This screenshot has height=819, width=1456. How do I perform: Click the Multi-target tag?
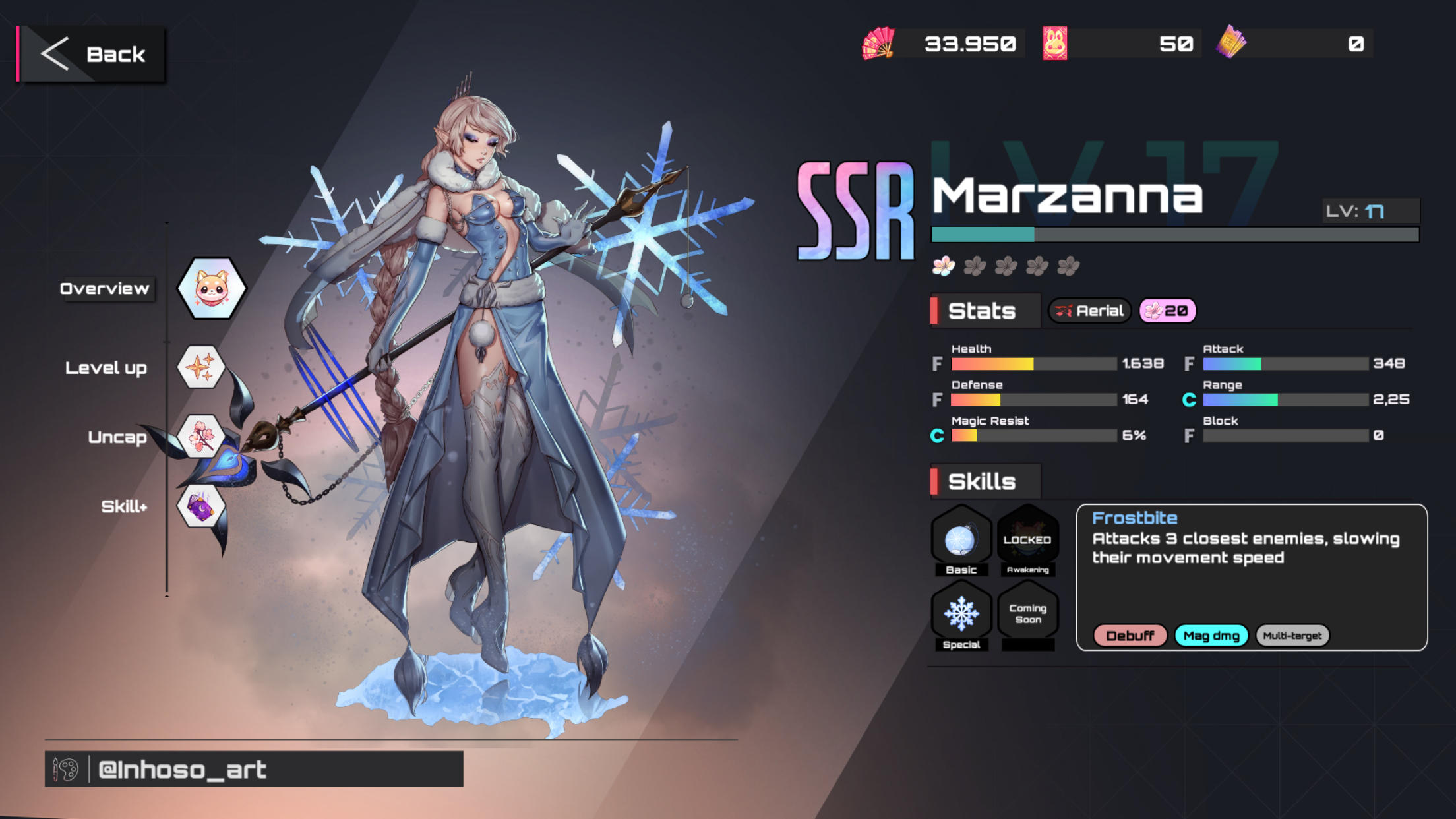tap(1292, 636)
